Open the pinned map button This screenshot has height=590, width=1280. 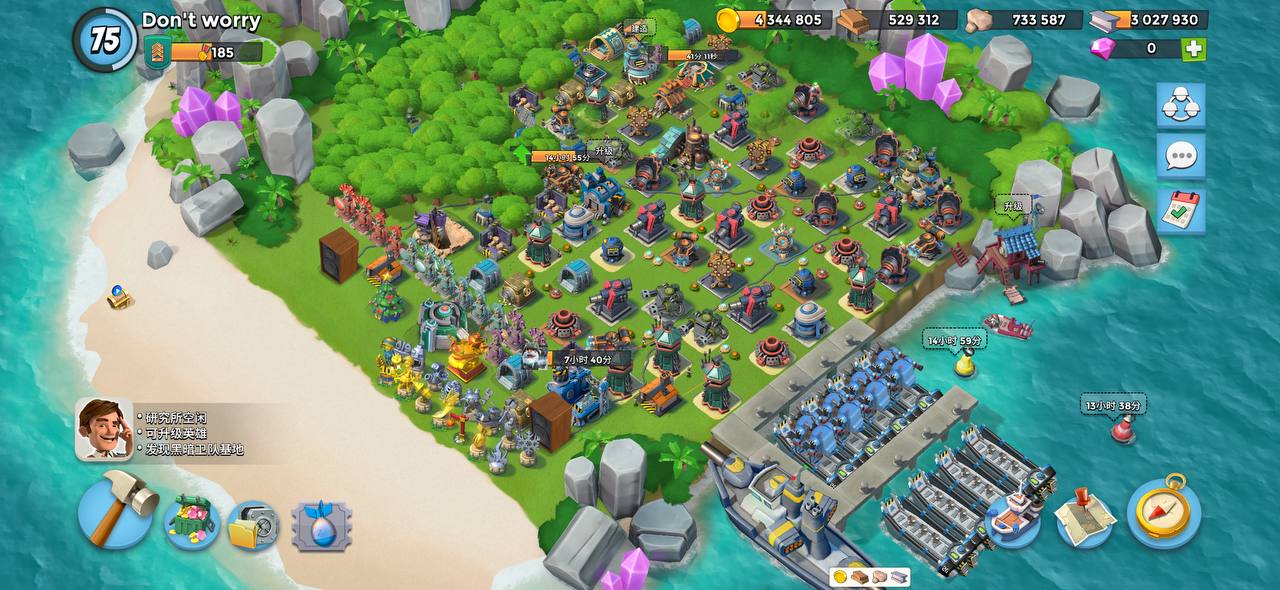(x=1084, y=516)
